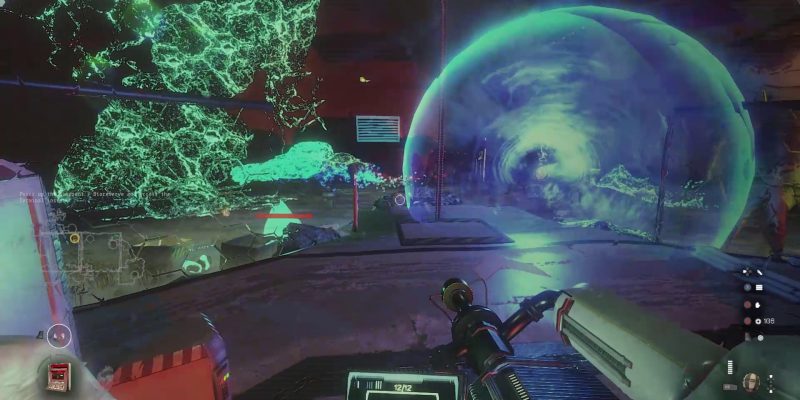Open the character portrait icon
Viewport: 800px width, 400px height.
pyautogui.click(x=750, y=381)
